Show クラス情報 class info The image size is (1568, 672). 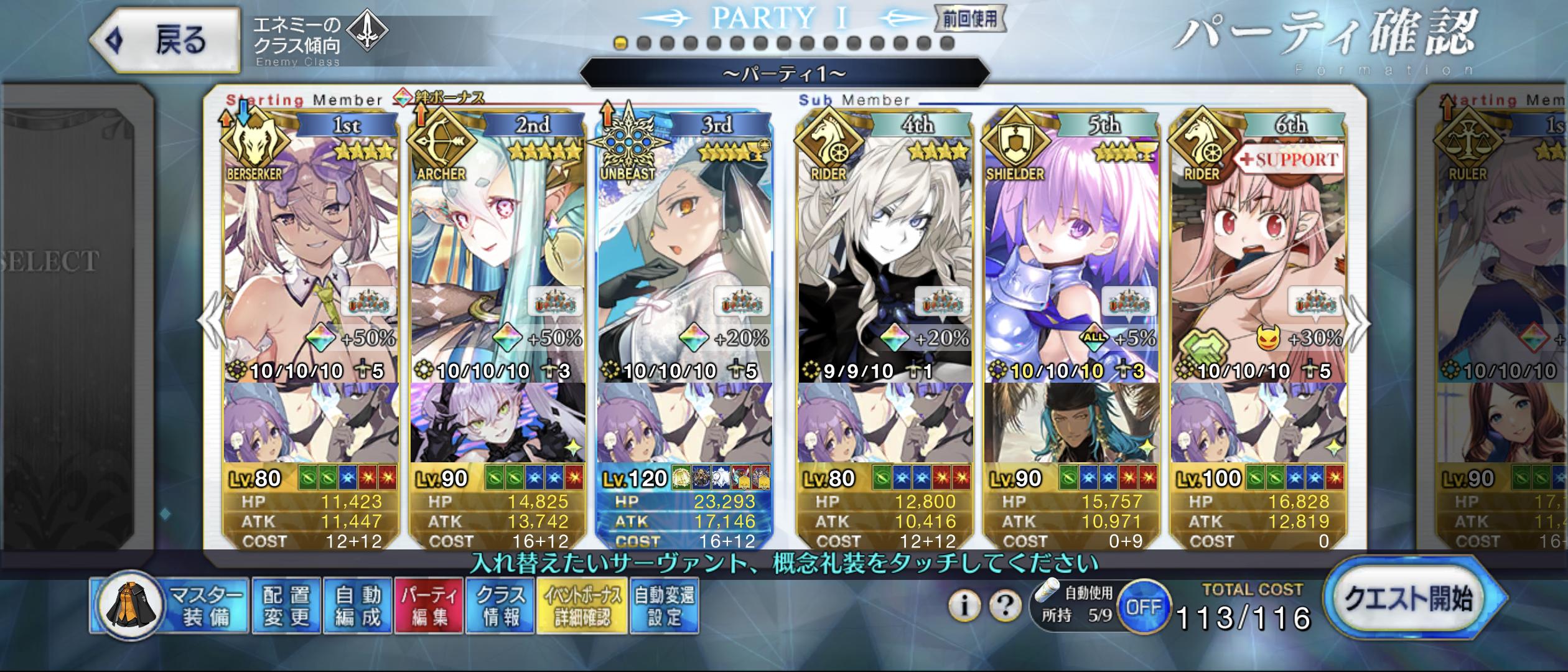[x=500, y=605]
